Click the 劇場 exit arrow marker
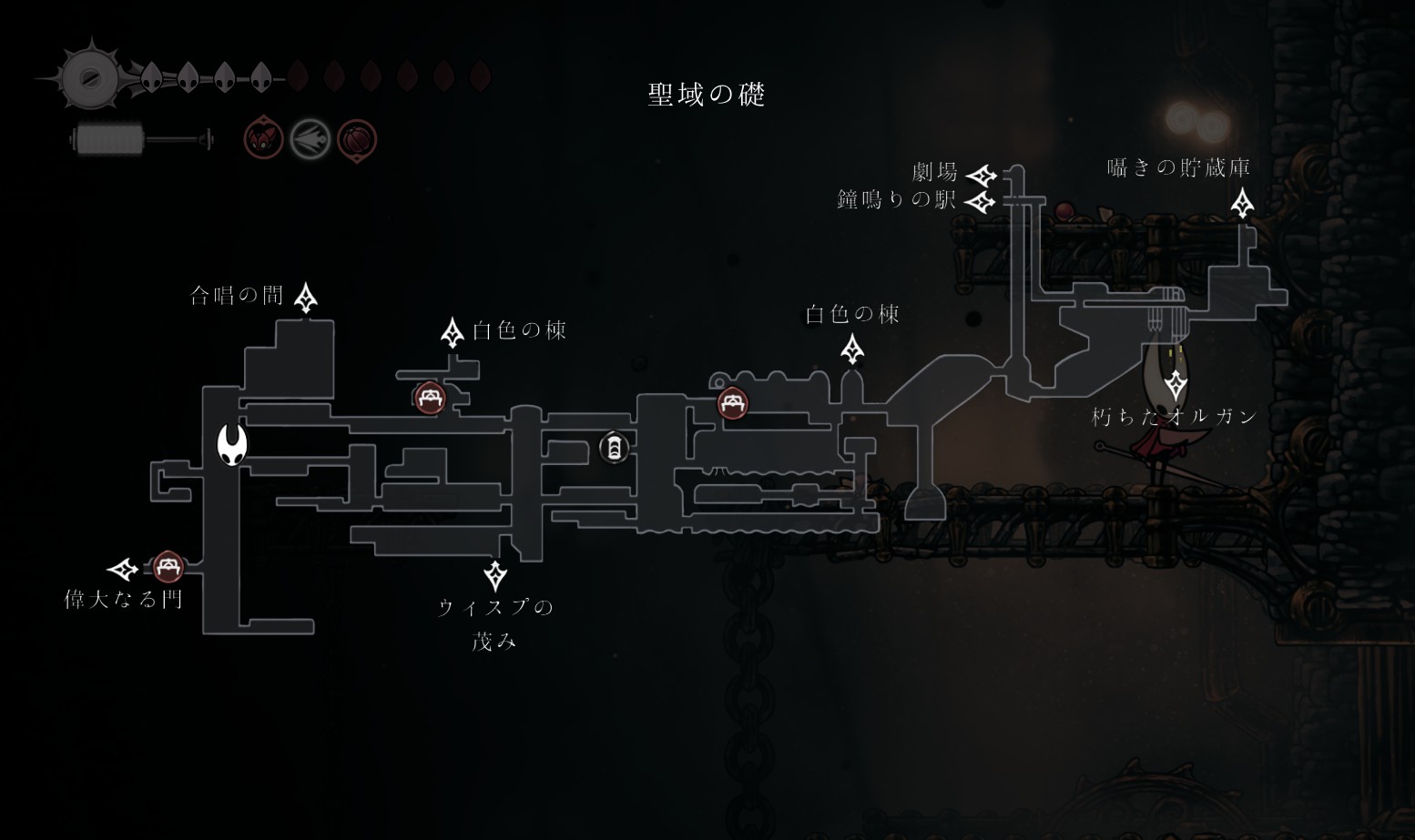 pos(982,175)
